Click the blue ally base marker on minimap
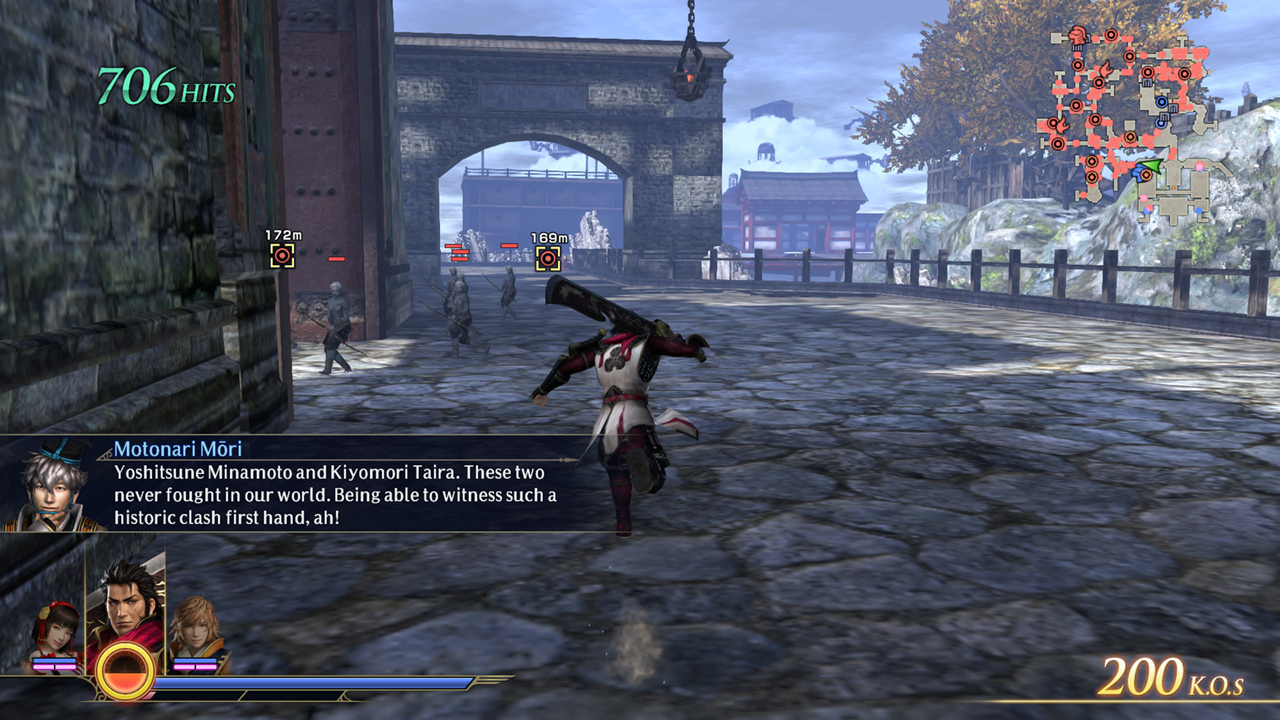Viewport: 1280px width, 720px height. coord(1162,101)
